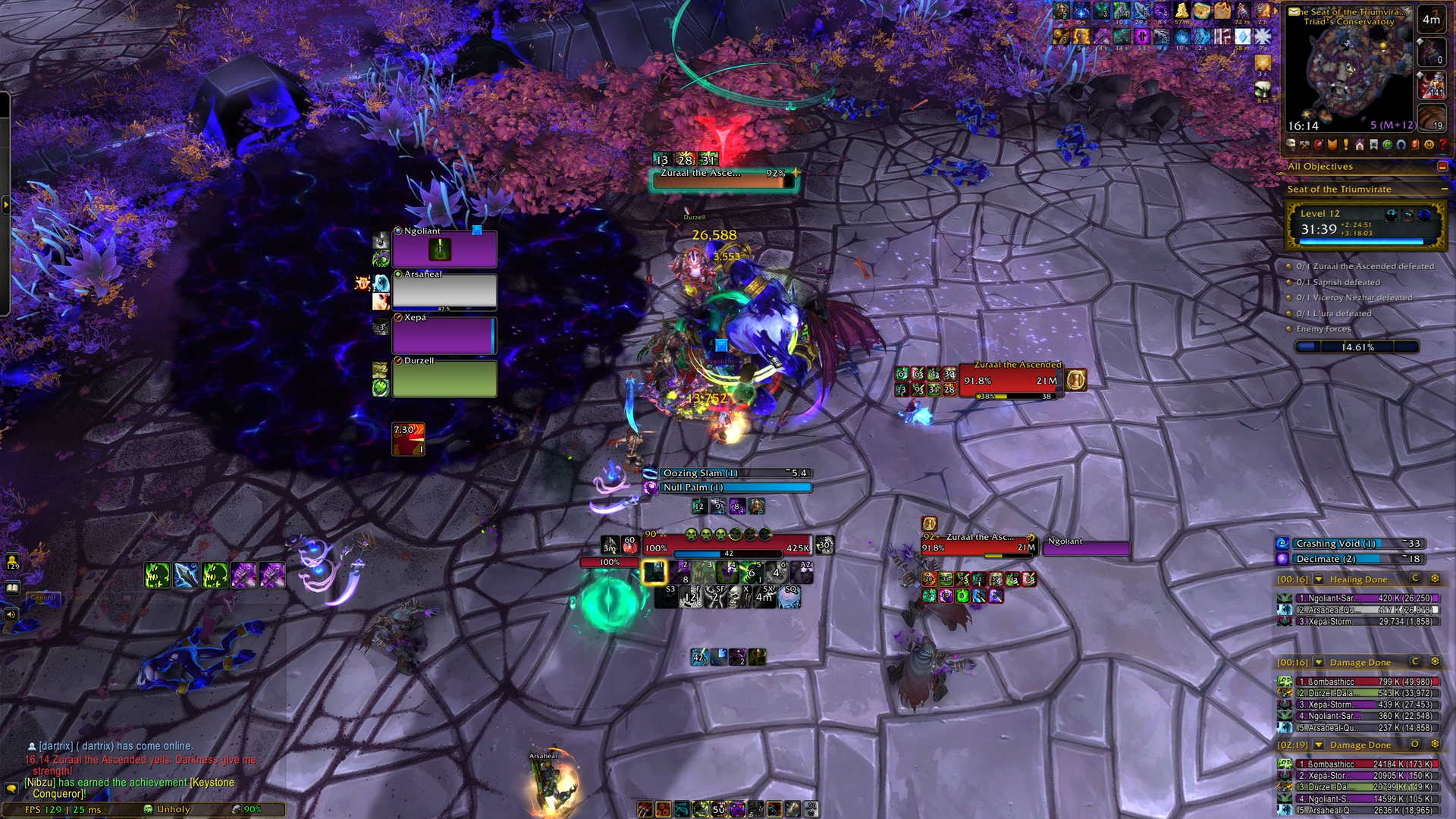Target Arsaheal in the party frames
This screenshot has height=819, width=1456.
pyautogui.click(x=444, y=291)
